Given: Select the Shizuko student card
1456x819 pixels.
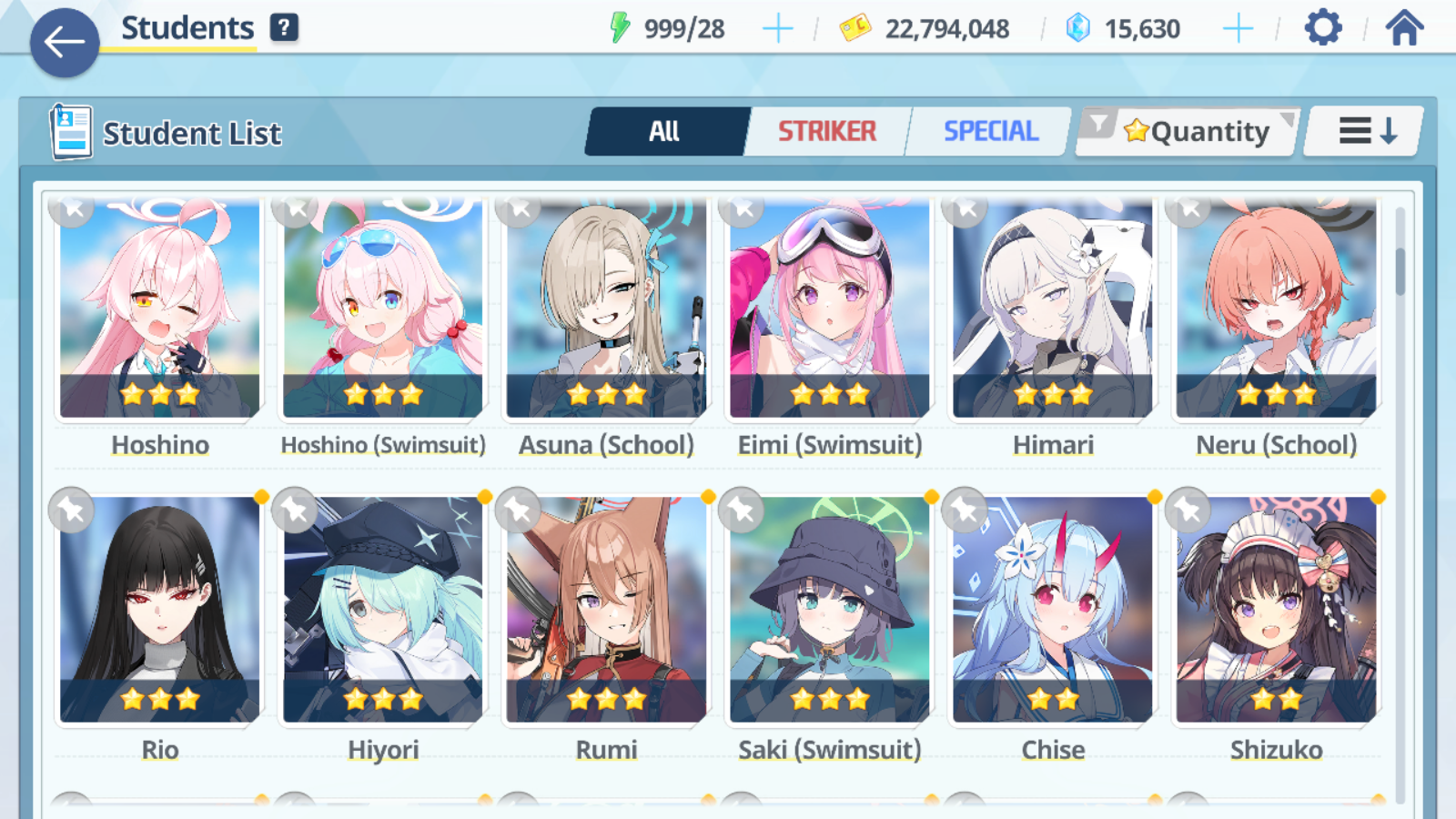Looking at the screenshot, I should pyautogui.click(x=1276, y=610).
